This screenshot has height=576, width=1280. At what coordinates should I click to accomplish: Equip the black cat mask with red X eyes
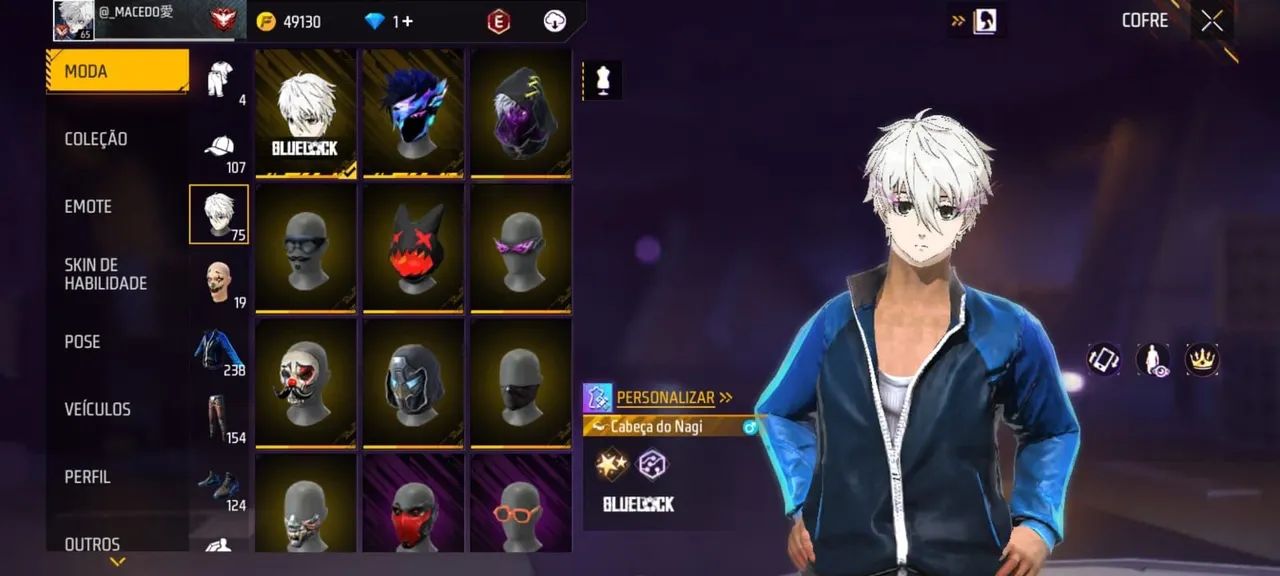click(x=413, y=248)
